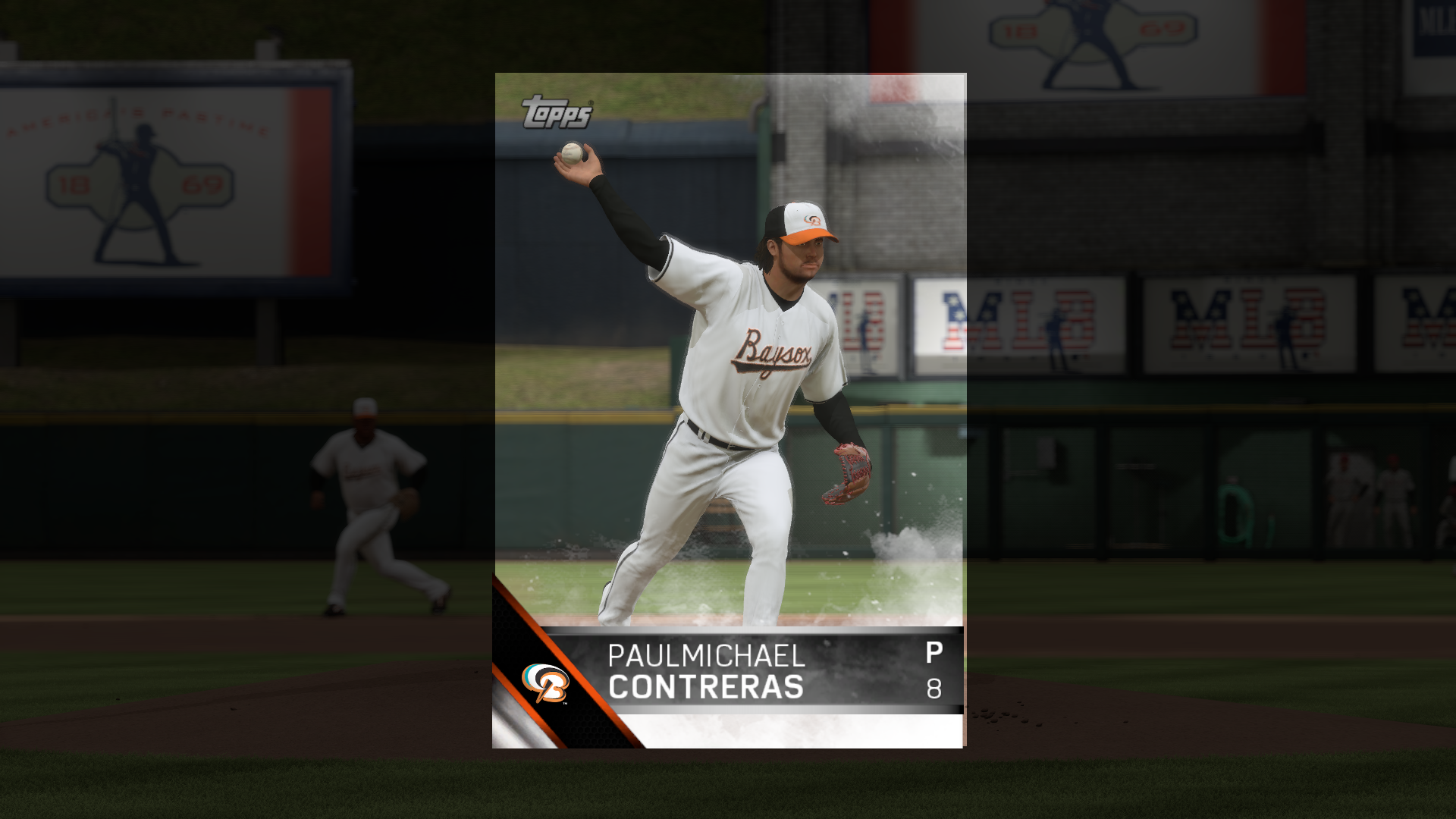Click the jersey number 8 label

click(x=935, y=690)
